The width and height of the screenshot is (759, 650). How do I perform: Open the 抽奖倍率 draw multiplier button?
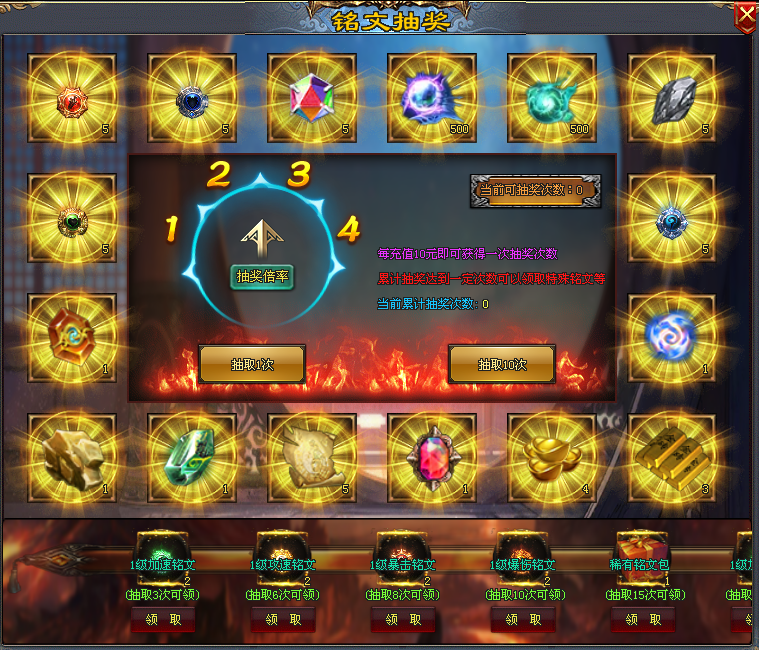click(263, 277)
